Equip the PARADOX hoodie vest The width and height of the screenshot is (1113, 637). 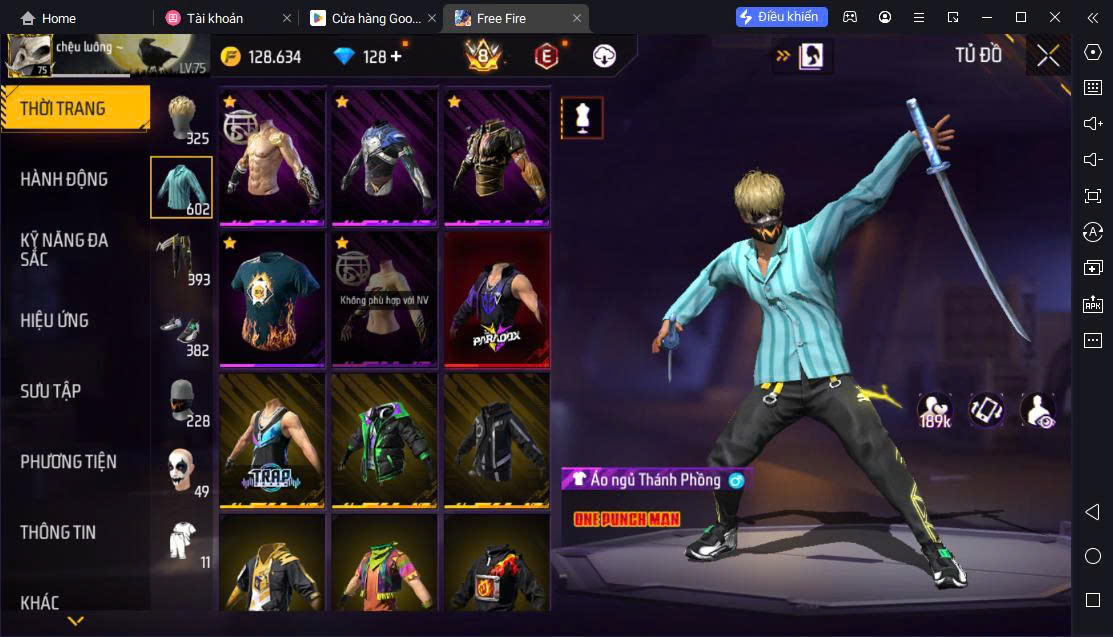pos(497,298)
